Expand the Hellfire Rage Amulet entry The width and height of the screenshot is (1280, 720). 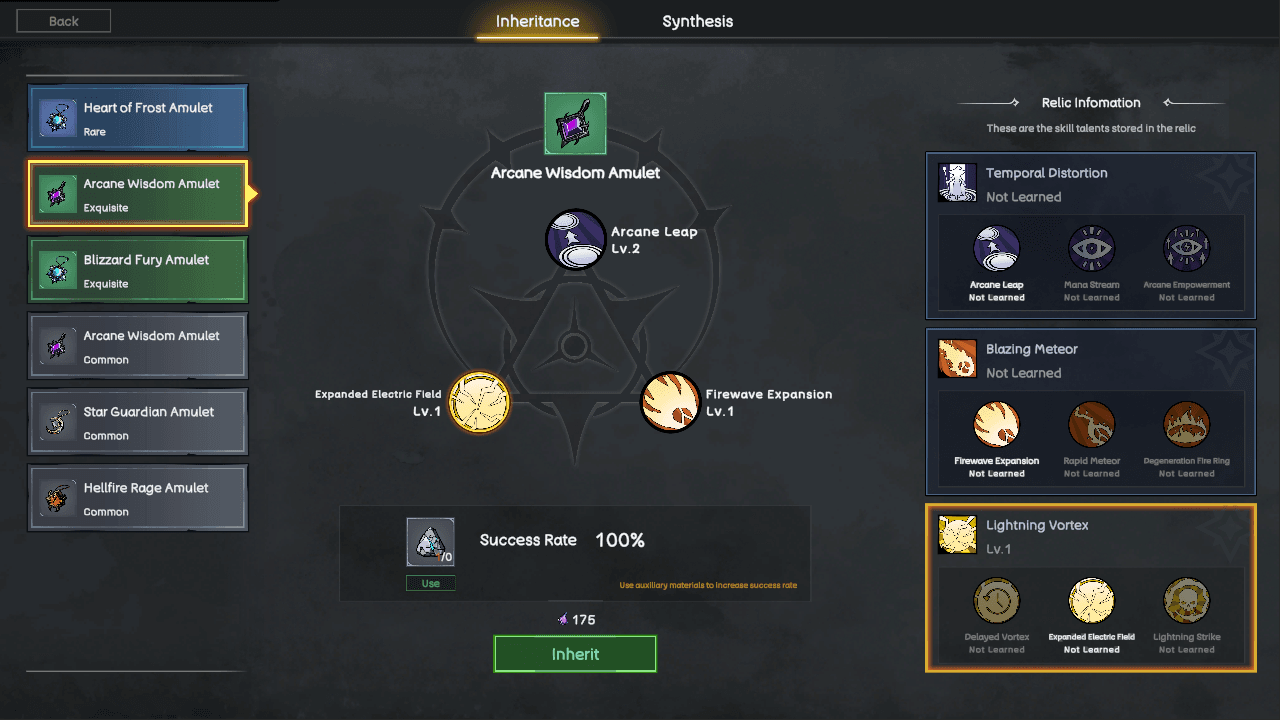pyautogui.click(x=137, y=497)
